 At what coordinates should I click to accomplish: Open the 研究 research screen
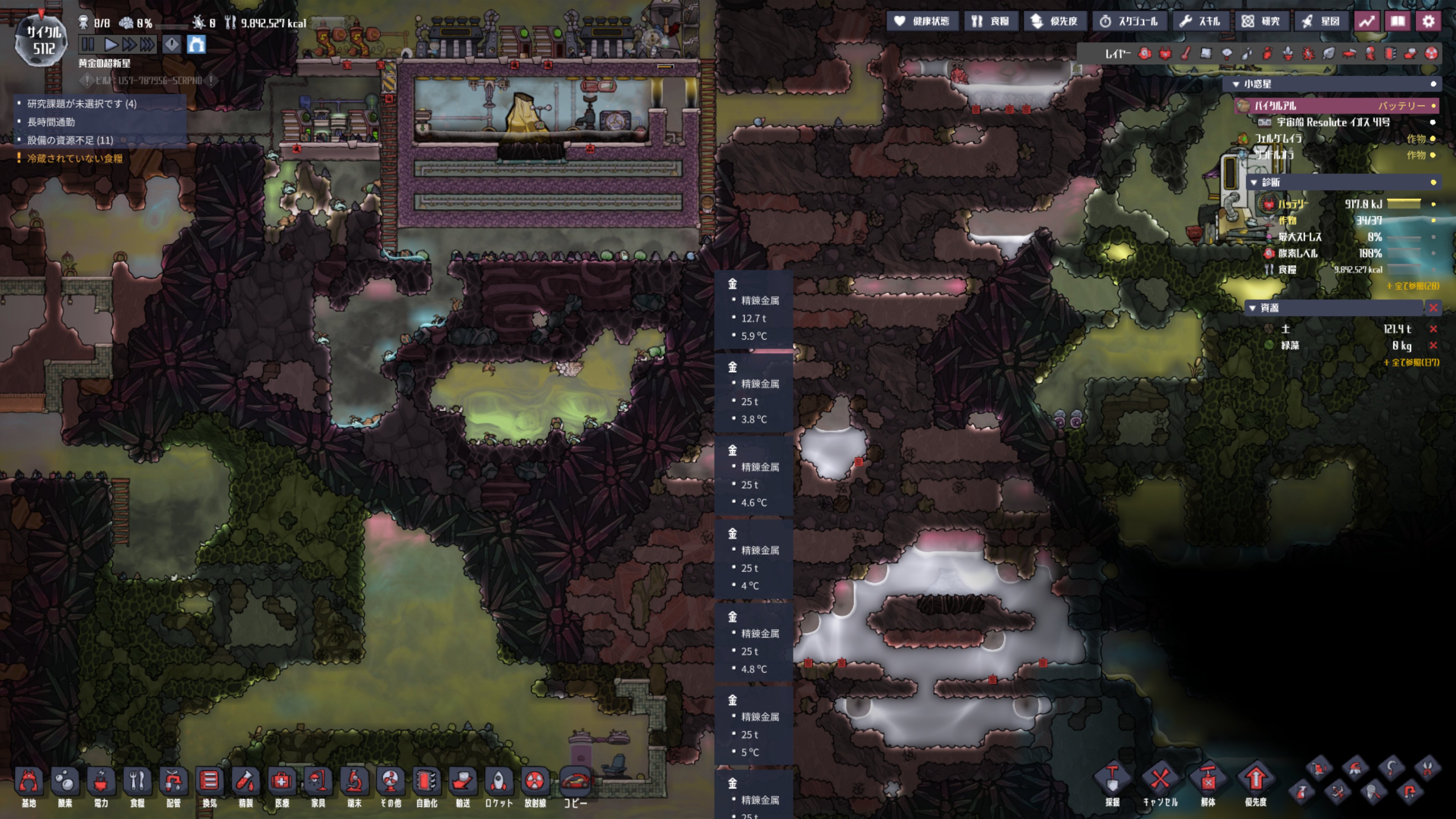click(1261, 22)
